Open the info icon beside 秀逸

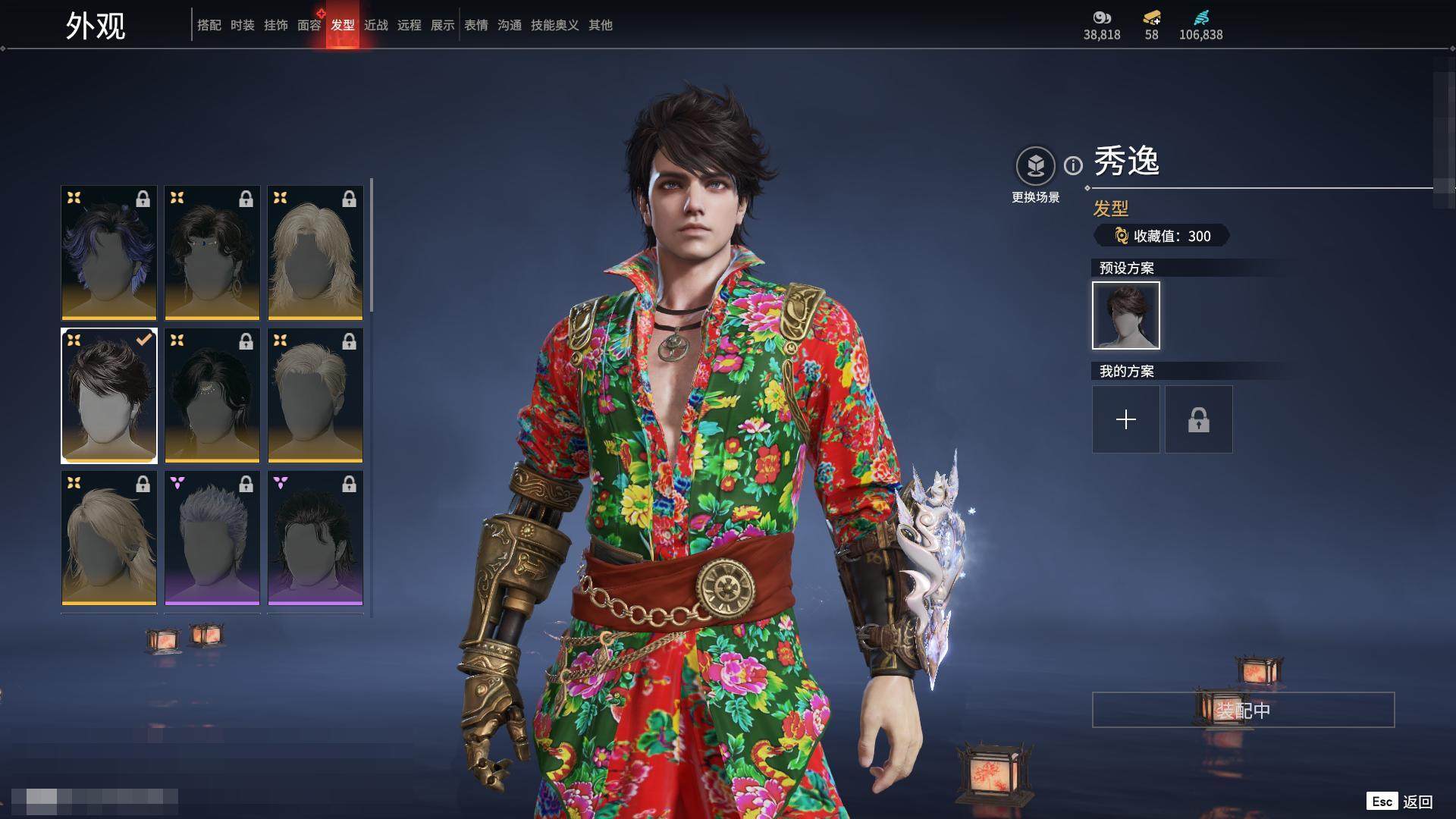click(1073, 165)
